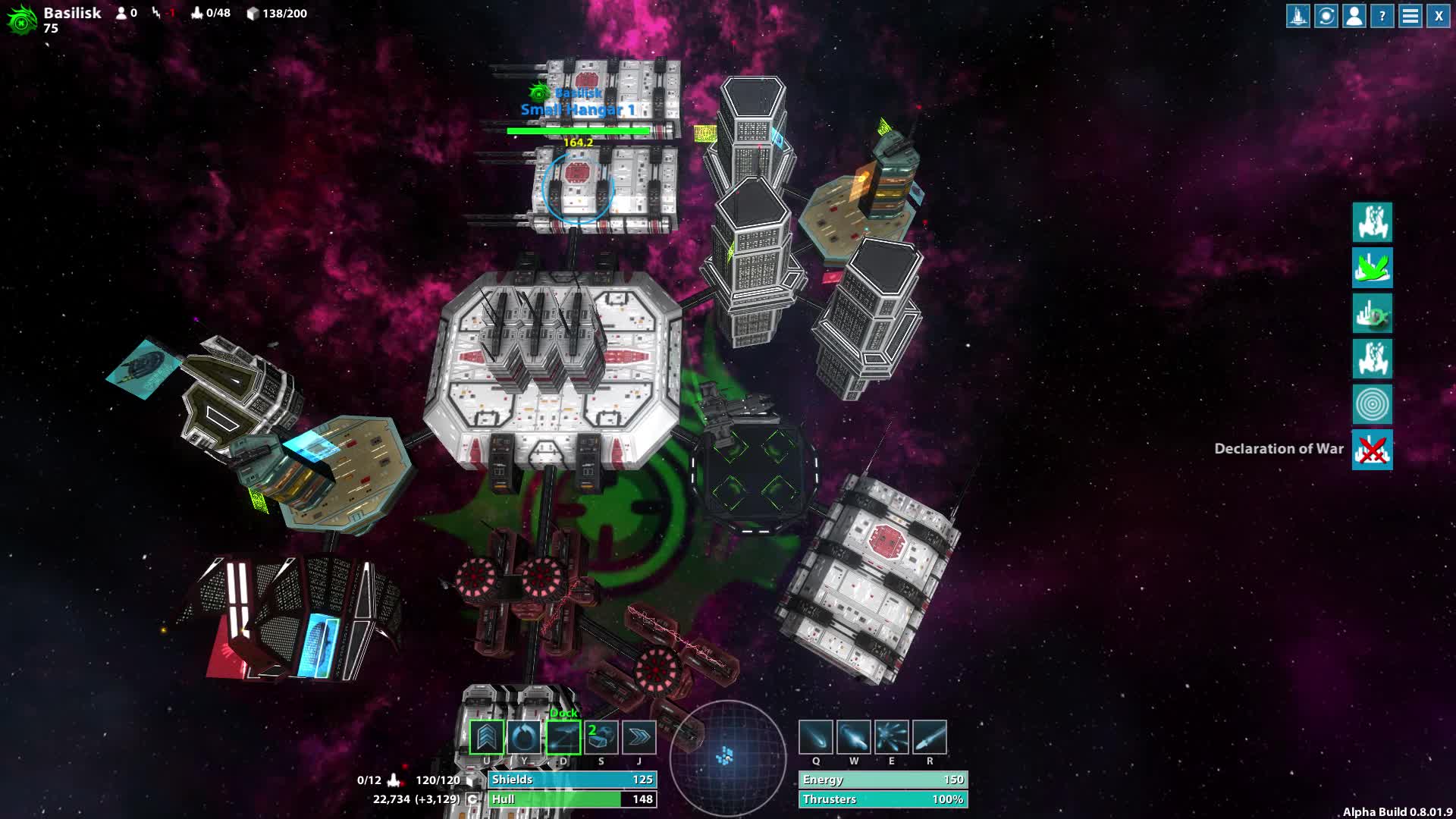
Task: Click the X button top right corner
Action: tap(1437, 16)
